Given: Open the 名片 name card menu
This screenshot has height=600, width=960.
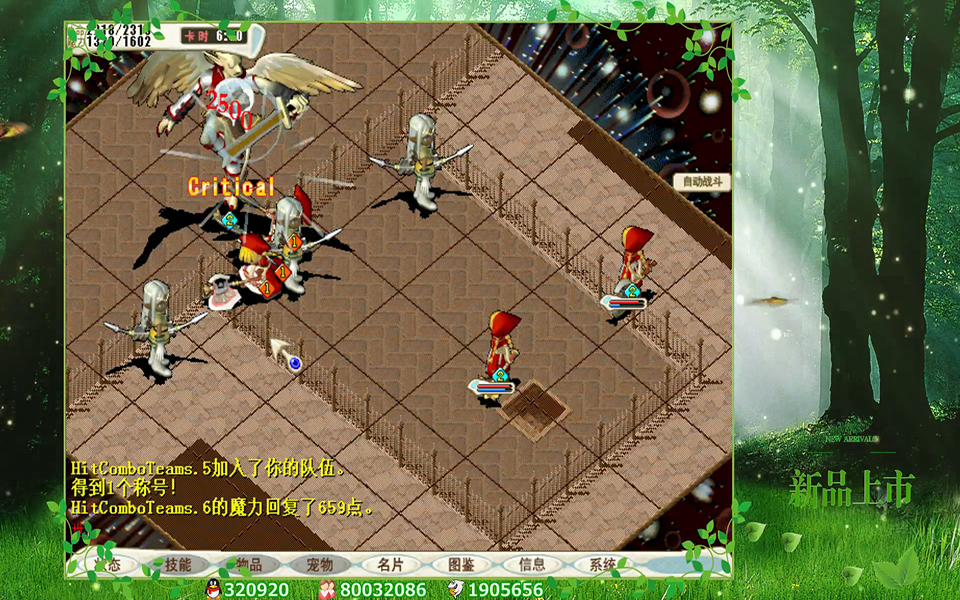Looking at the screenshot, I should pyautogui.click(x=391, y=565).
